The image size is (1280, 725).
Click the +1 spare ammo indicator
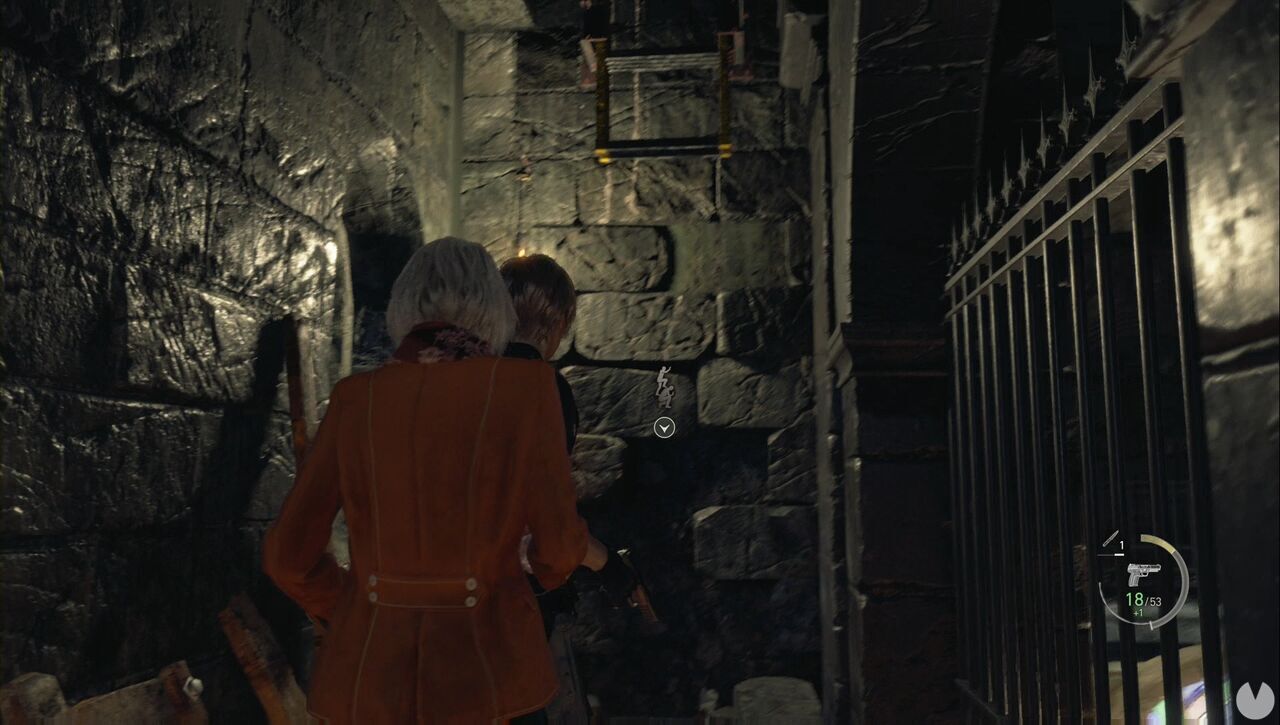1137,612
